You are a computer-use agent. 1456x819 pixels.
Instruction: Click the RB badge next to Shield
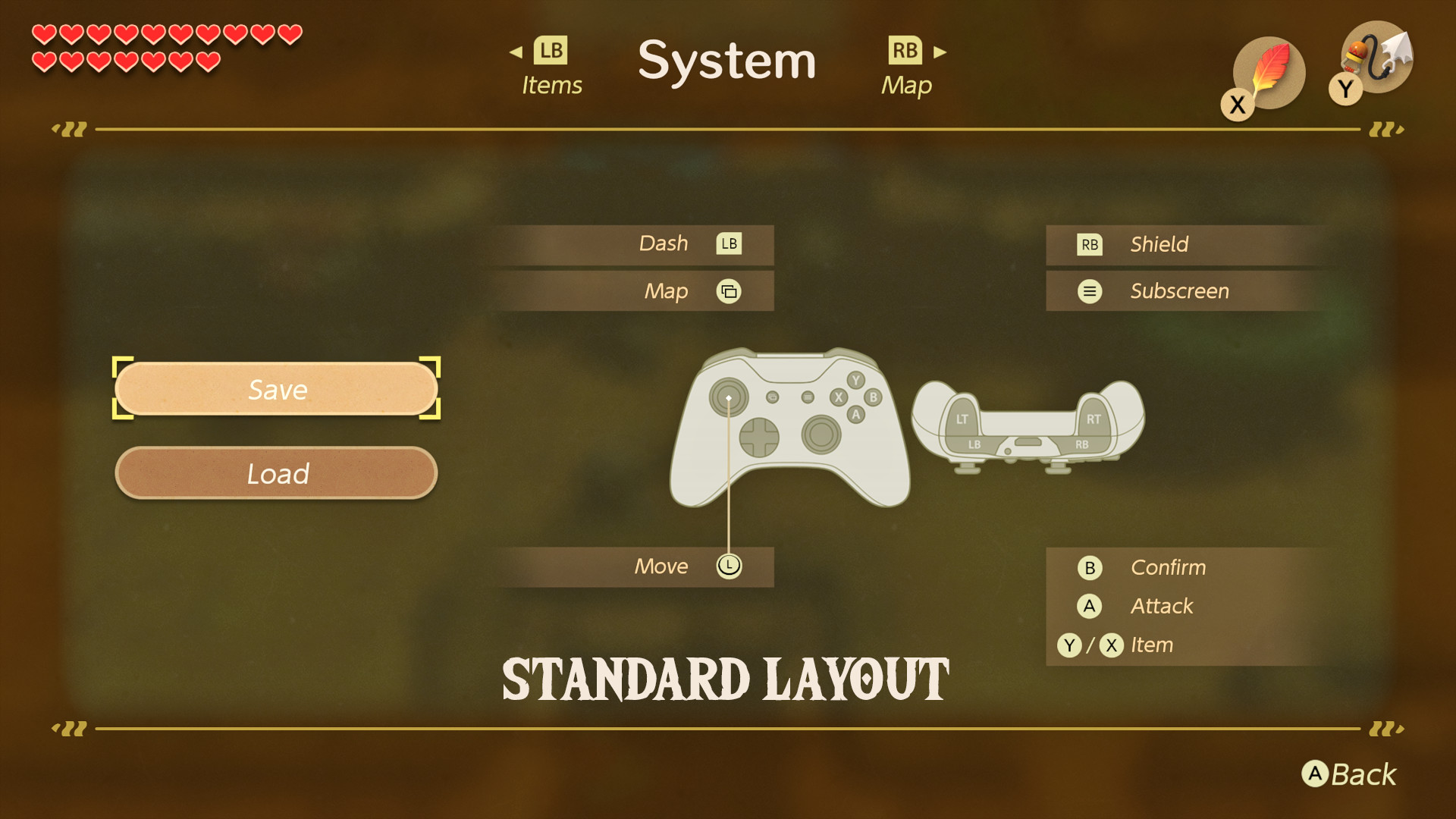(1090, 244)
